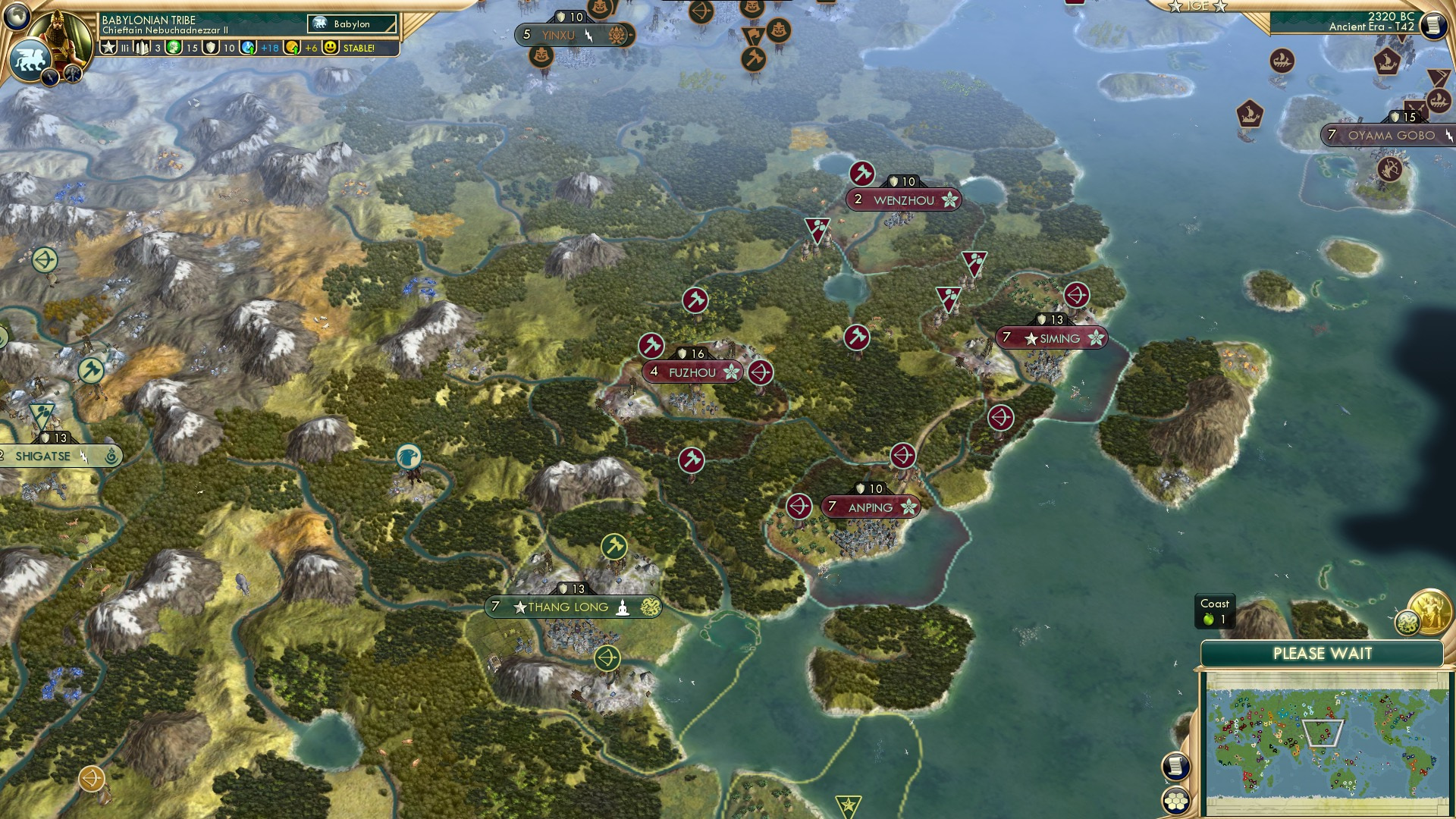Select the Fuzhou city banner
Viewport: 1456px width, 819px height.
[692, 372]
